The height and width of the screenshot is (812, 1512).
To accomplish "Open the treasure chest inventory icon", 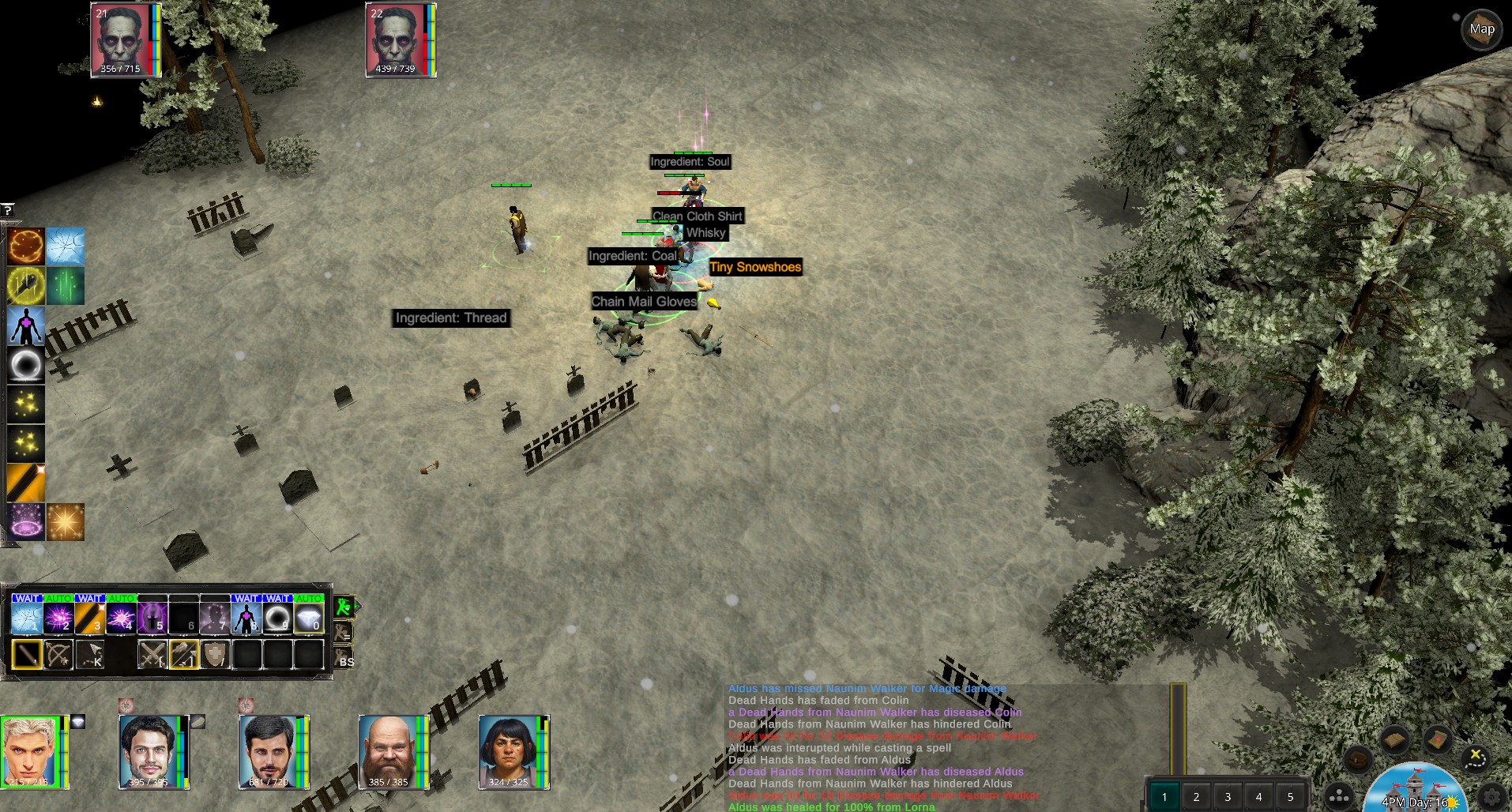I will coord(1359,760).
